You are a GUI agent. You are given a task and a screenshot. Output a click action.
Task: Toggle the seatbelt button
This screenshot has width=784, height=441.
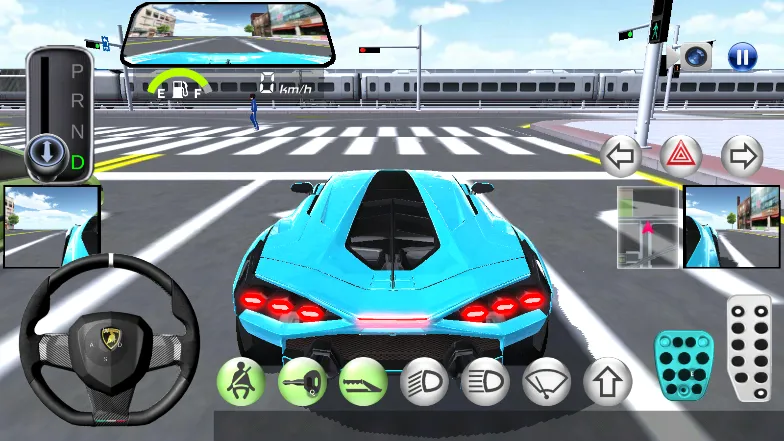241,382
